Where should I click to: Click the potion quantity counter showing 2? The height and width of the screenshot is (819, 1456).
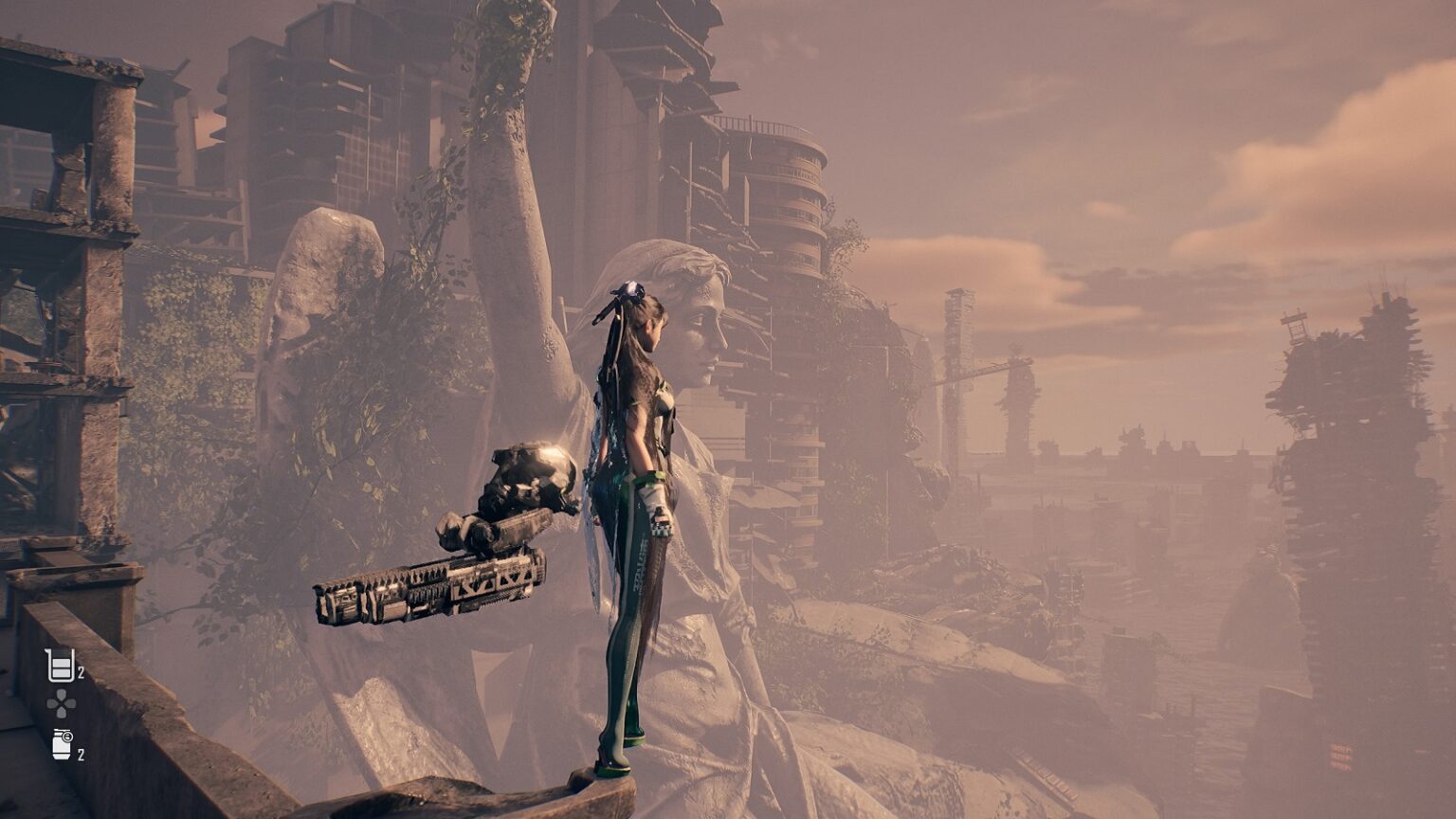(81, 672)
